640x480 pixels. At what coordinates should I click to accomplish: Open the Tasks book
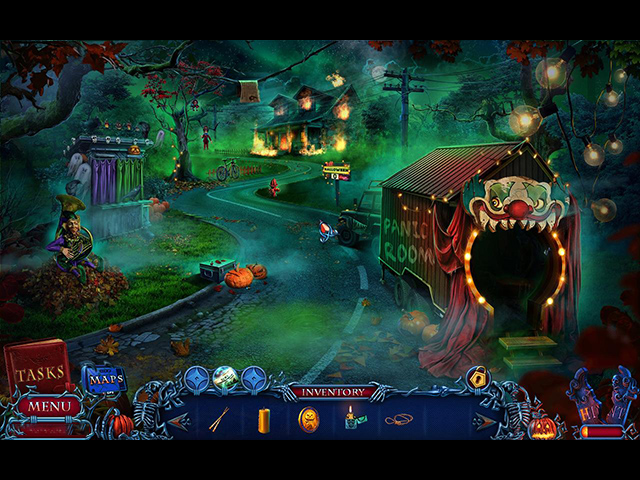click(x=37, y=369)
